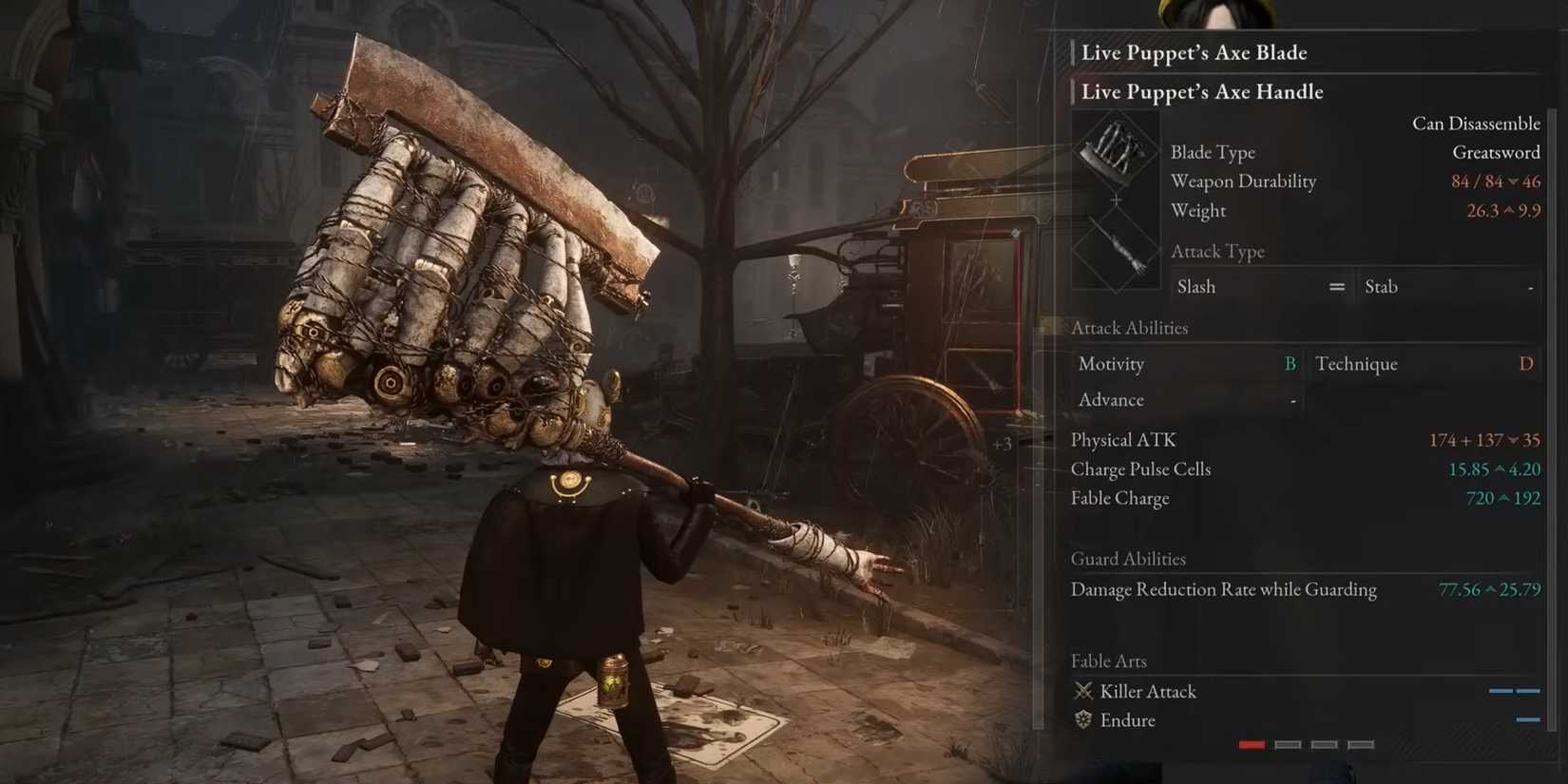This screenshot has width=1568, height=784.
Task: Click the Killer Attack crossed swords icon
Action: (1082, 691)
